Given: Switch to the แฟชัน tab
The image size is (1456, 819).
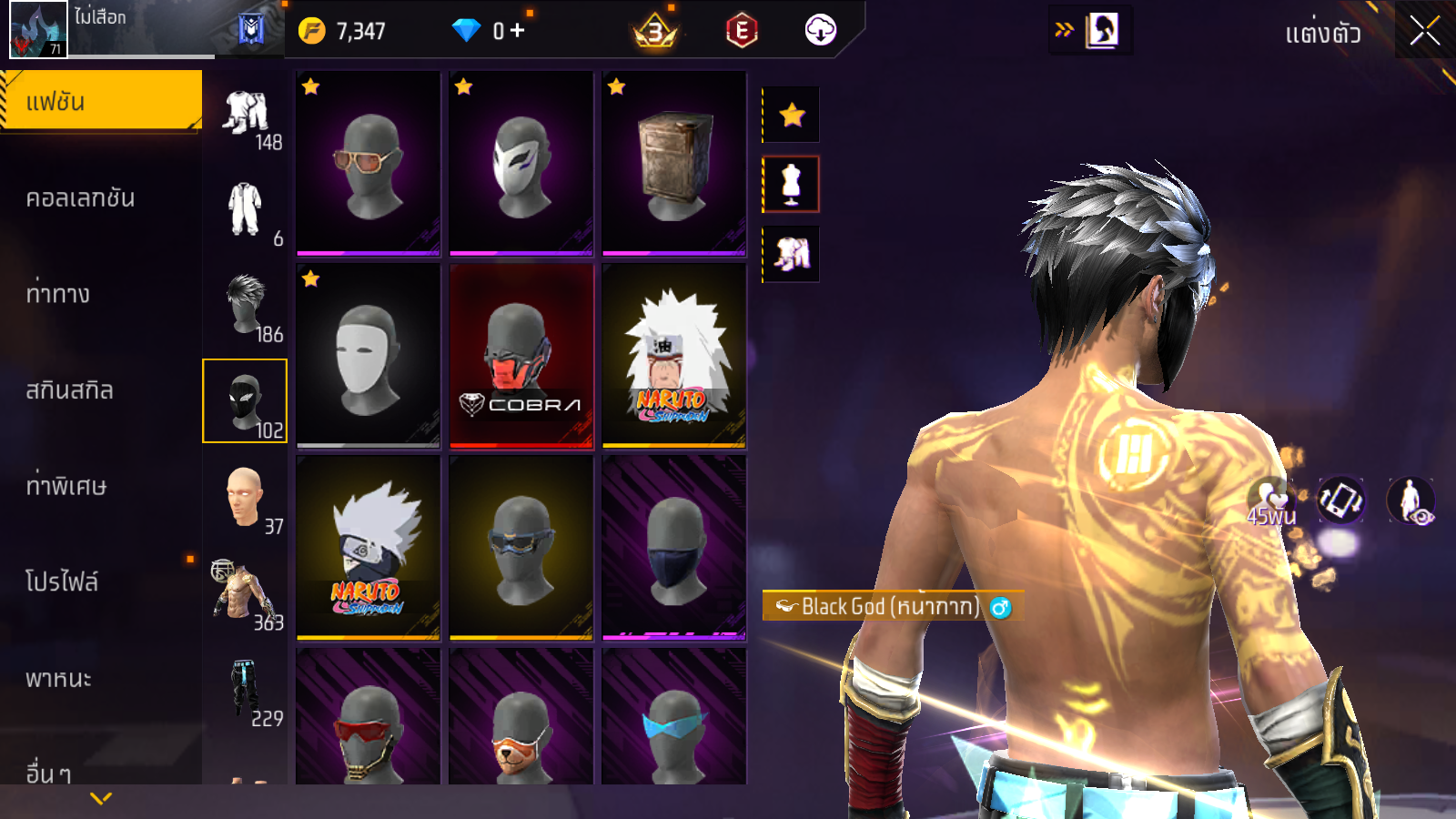Looking at the screenshot, I should pyautogui.click(x=100, y=101).
